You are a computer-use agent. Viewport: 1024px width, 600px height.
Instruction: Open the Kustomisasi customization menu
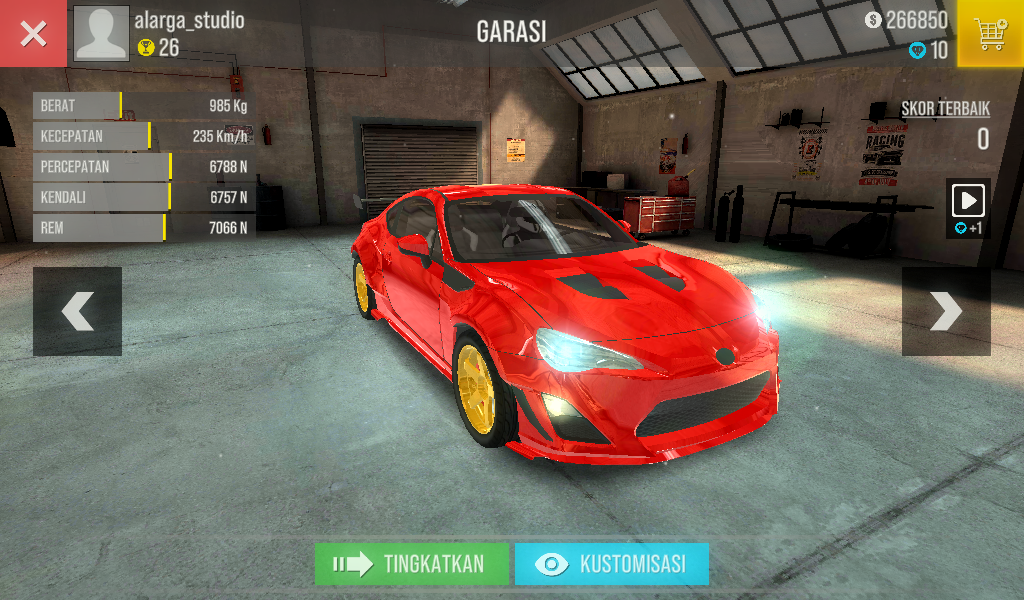pyautogui.click(x=612, y=564)
